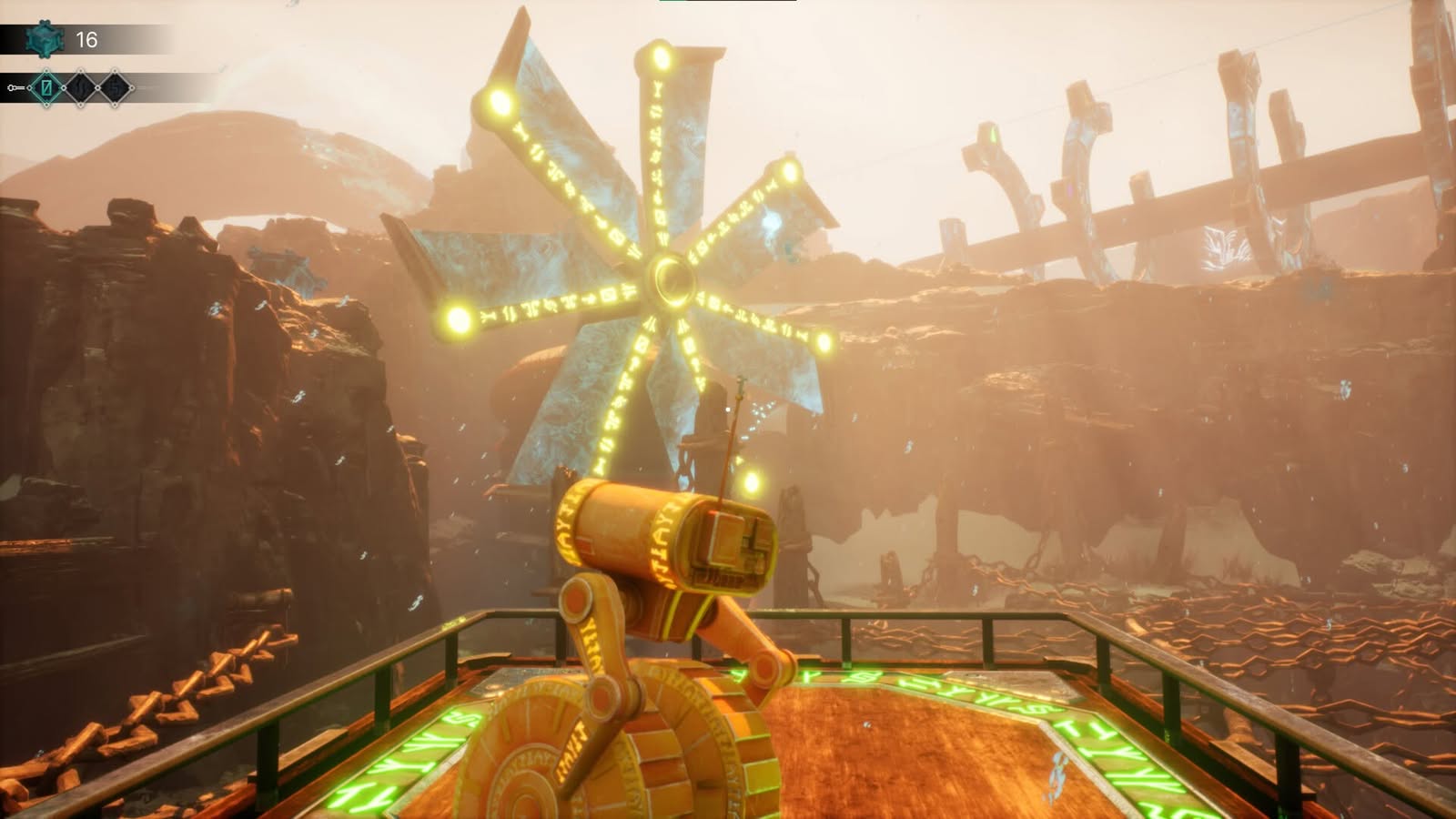Click the white key icon
The height and width of the screenshot is (819, 1456).
[x=15, y=88]
